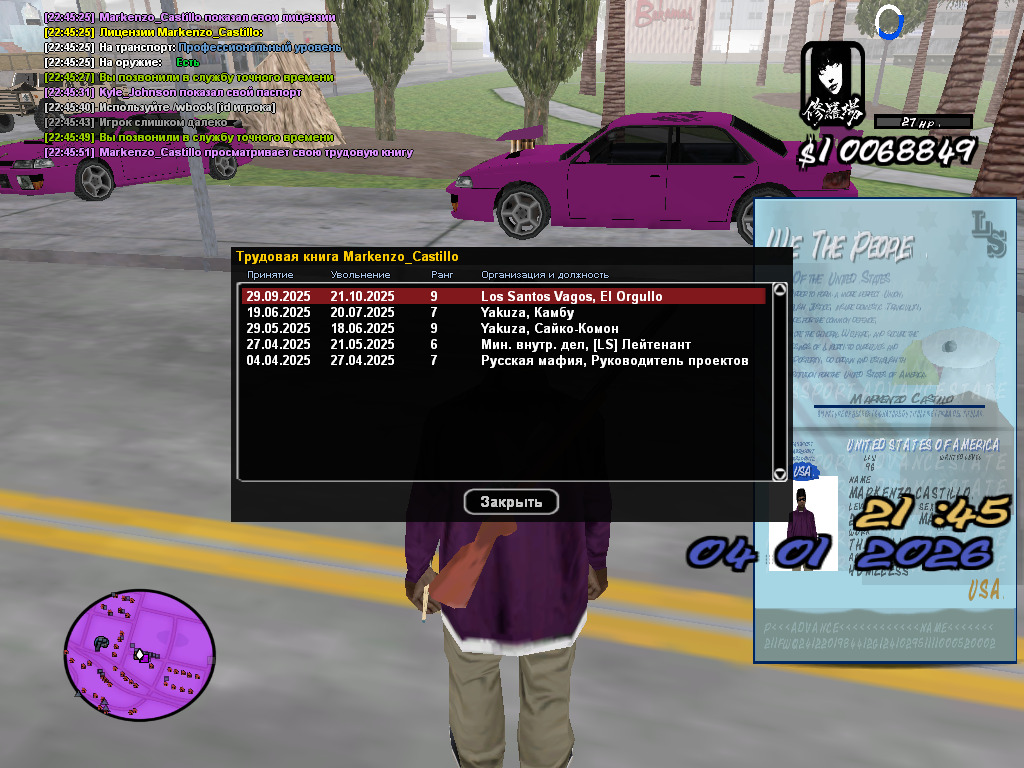Select the Мин. внутр. дел Лейтенант row
Viewport: 1024px width, 768px height.
(504, 345)
